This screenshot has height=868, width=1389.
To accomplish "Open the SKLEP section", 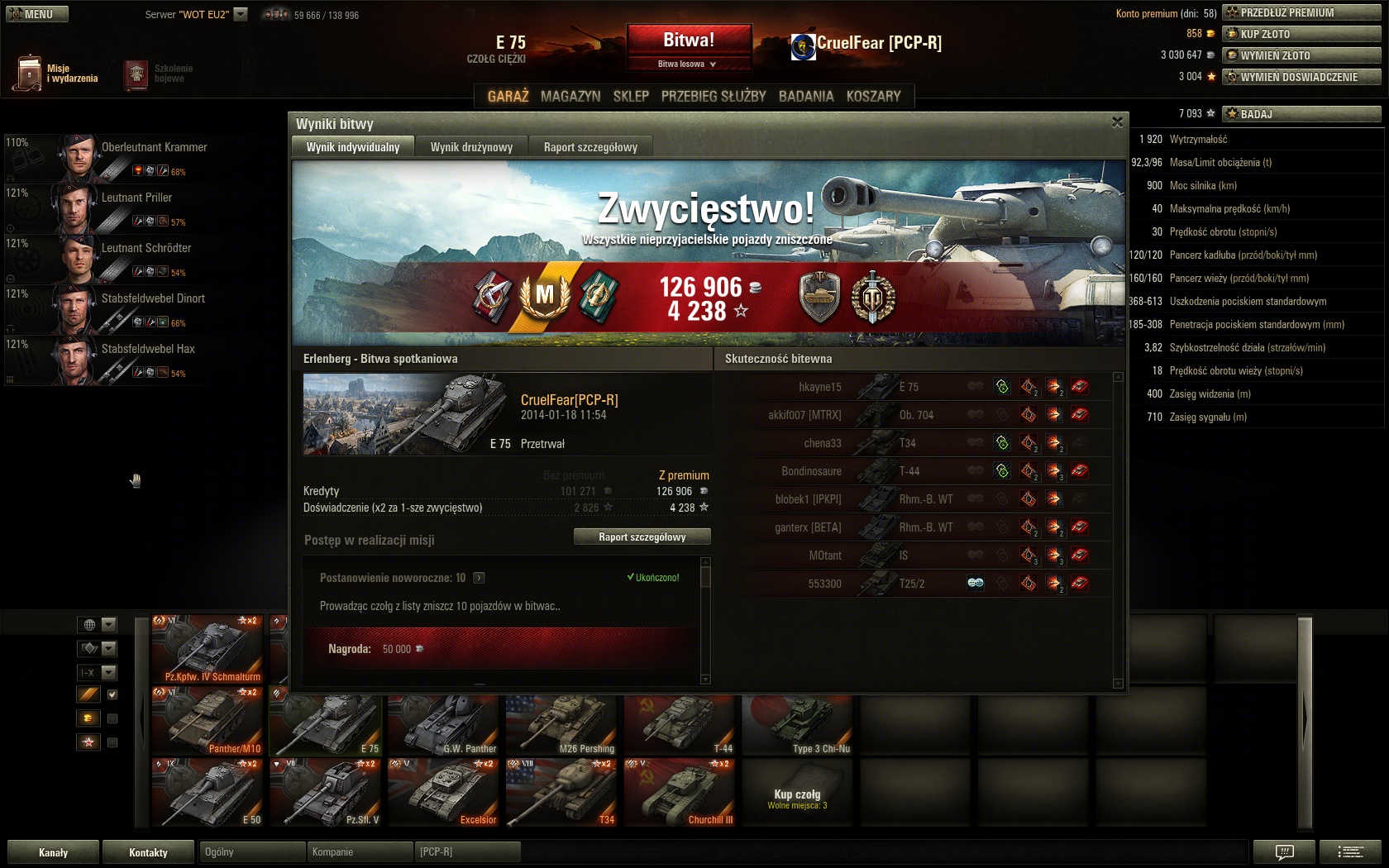I will tap(631, 97).
